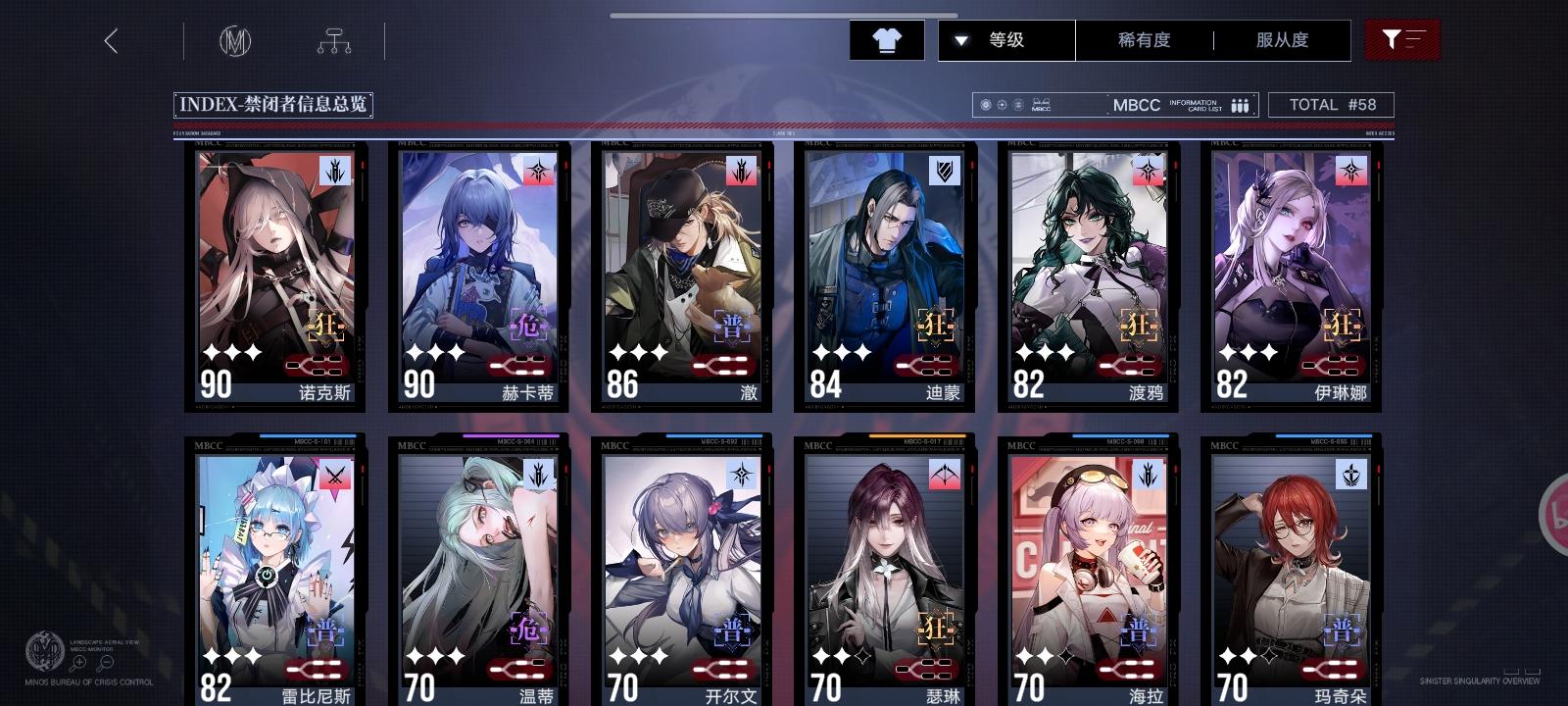This screenshot has width=1568, height=706.
Task: Click the TOTAL #58 counter
Action: [x=1332, y=104]
